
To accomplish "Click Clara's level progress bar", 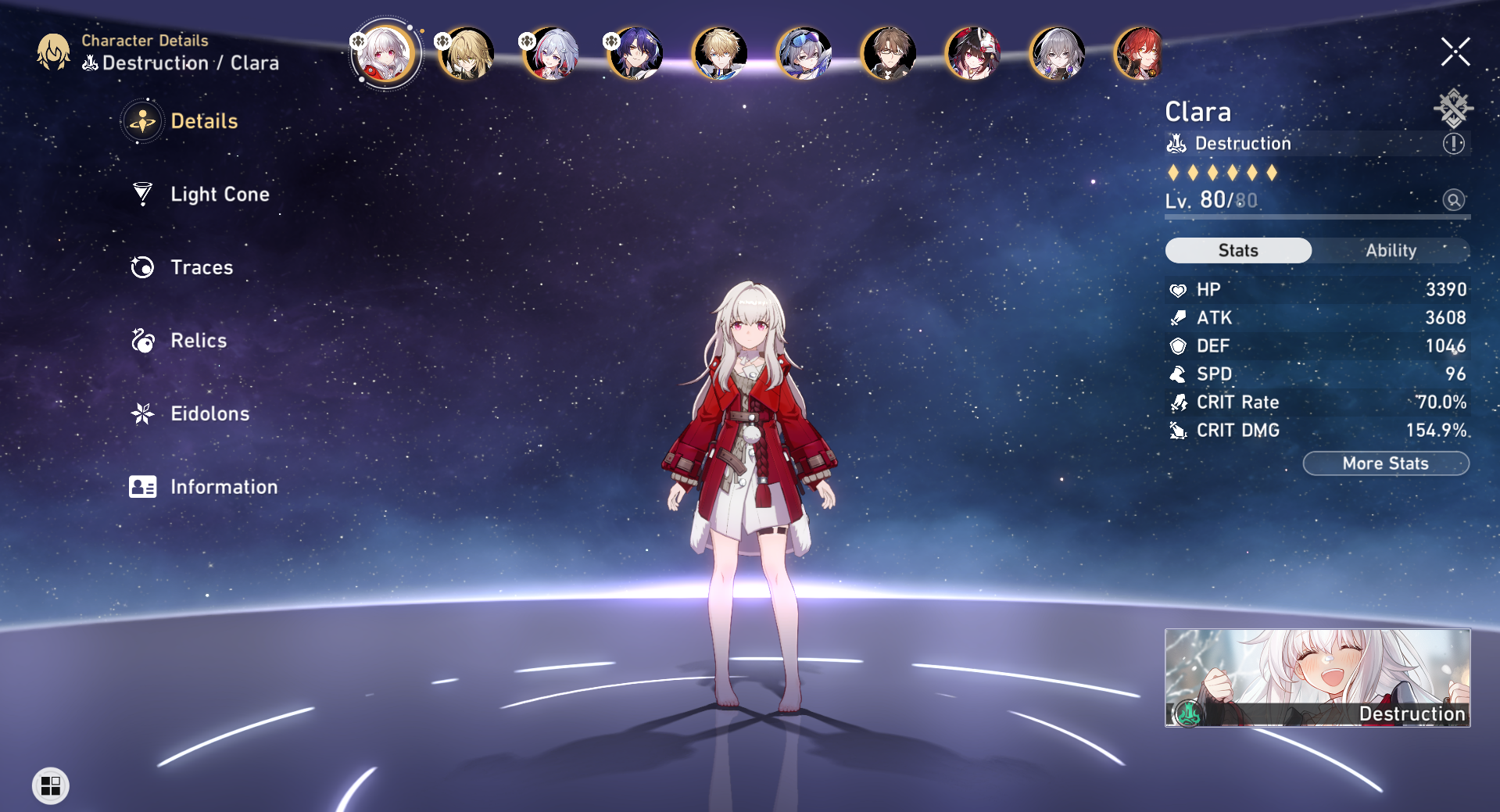I will pos(1317,216).
